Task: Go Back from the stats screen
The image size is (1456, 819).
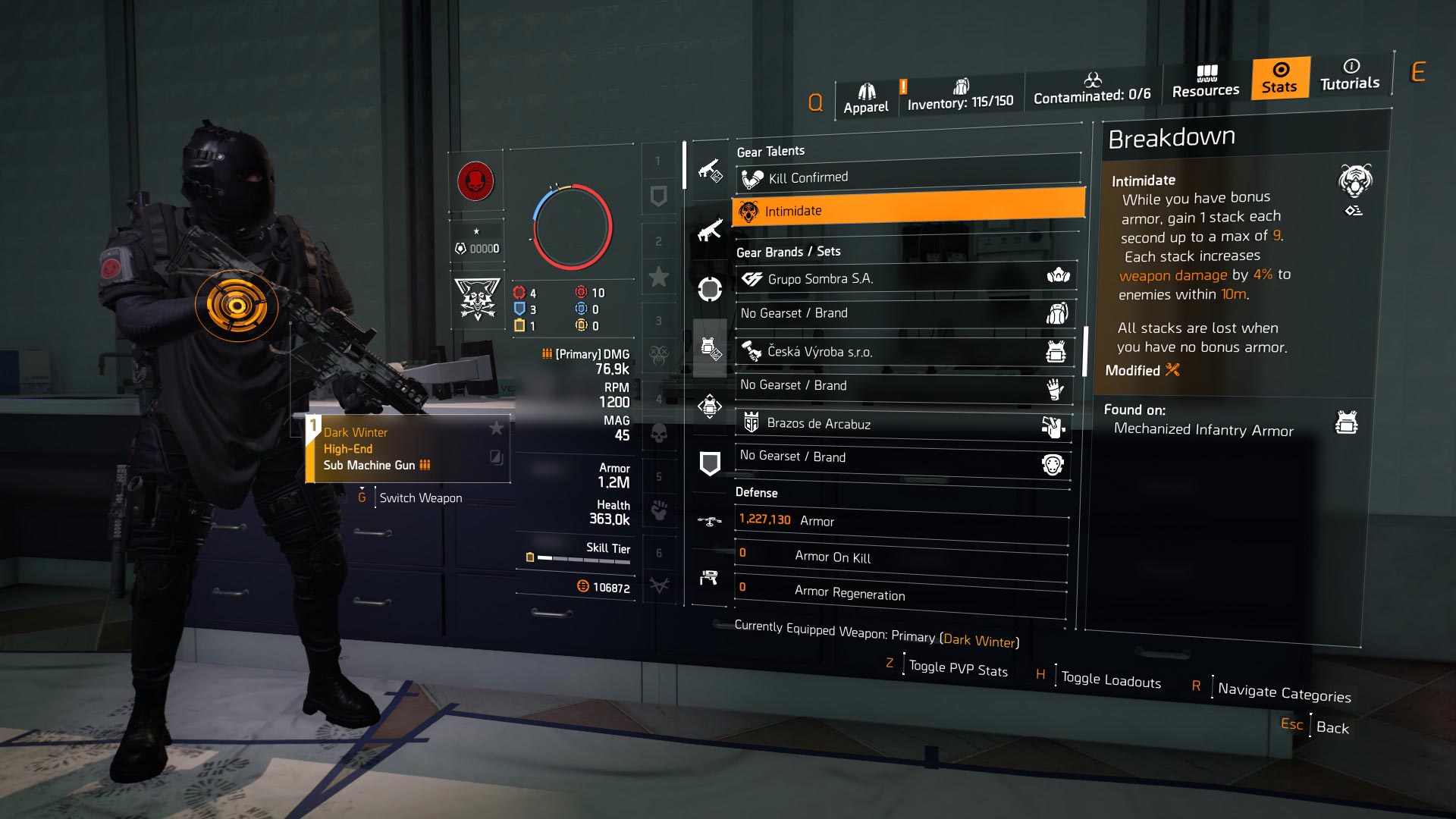Action: [x=1332, y=727]
